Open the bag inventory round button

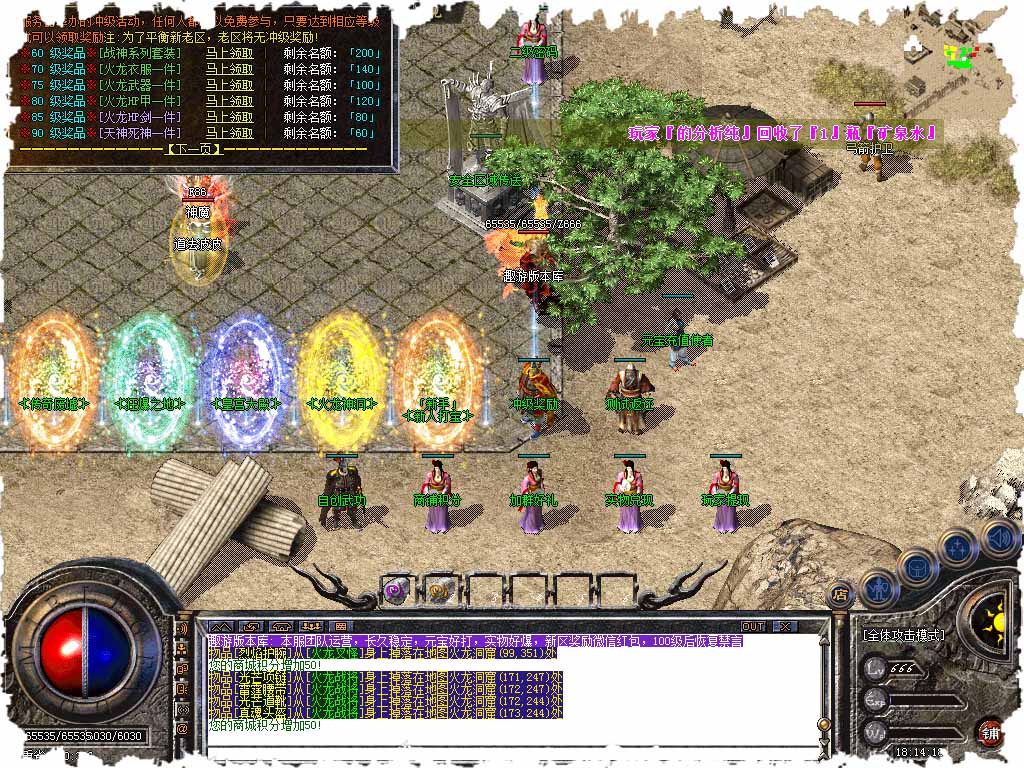click(x=917, y=567)
